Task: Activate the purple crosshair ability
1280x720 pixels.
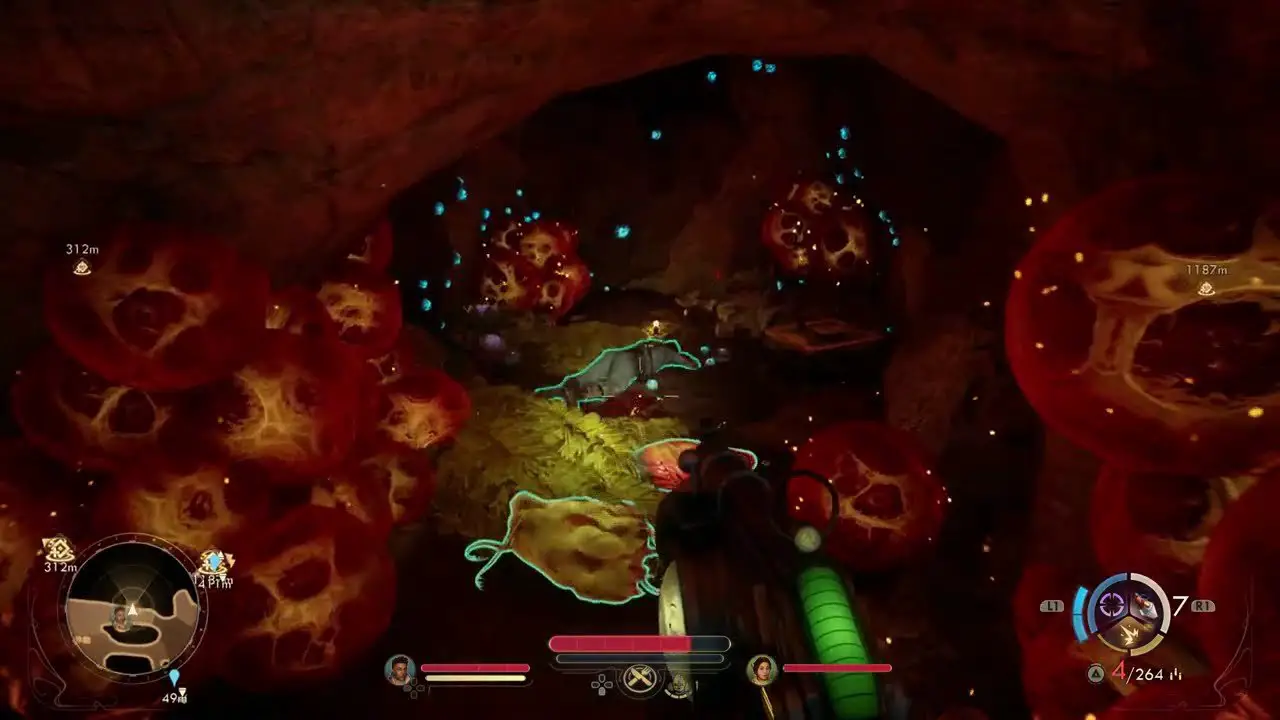Action: pyautogui.click(x=1112, y=603)
